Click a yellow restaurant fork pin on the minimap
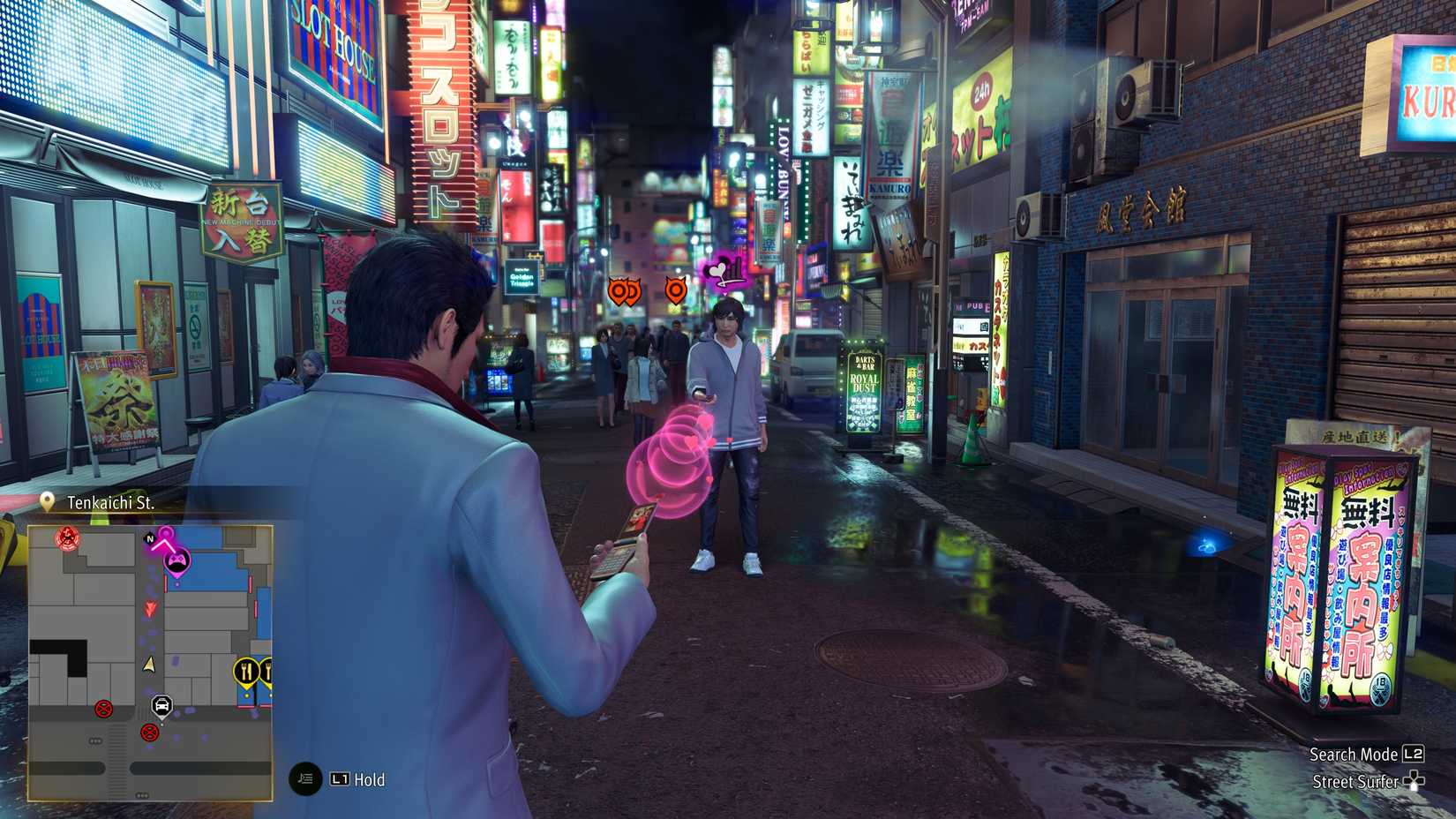The width and height of the screenshot is (1456, 819). tap(246, 670)
